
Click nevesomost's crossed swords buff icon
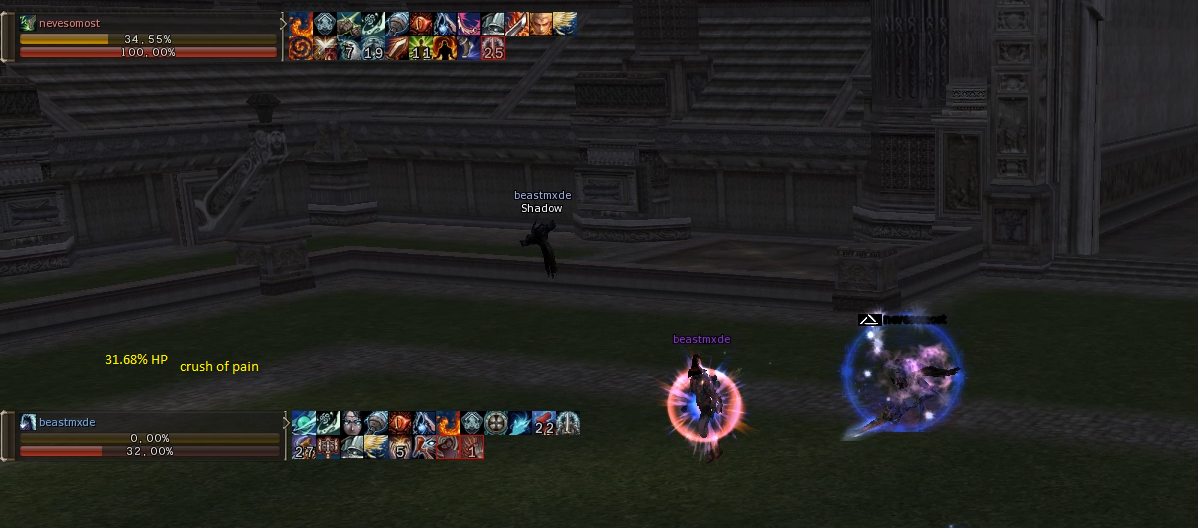click(x=325, y=48)
